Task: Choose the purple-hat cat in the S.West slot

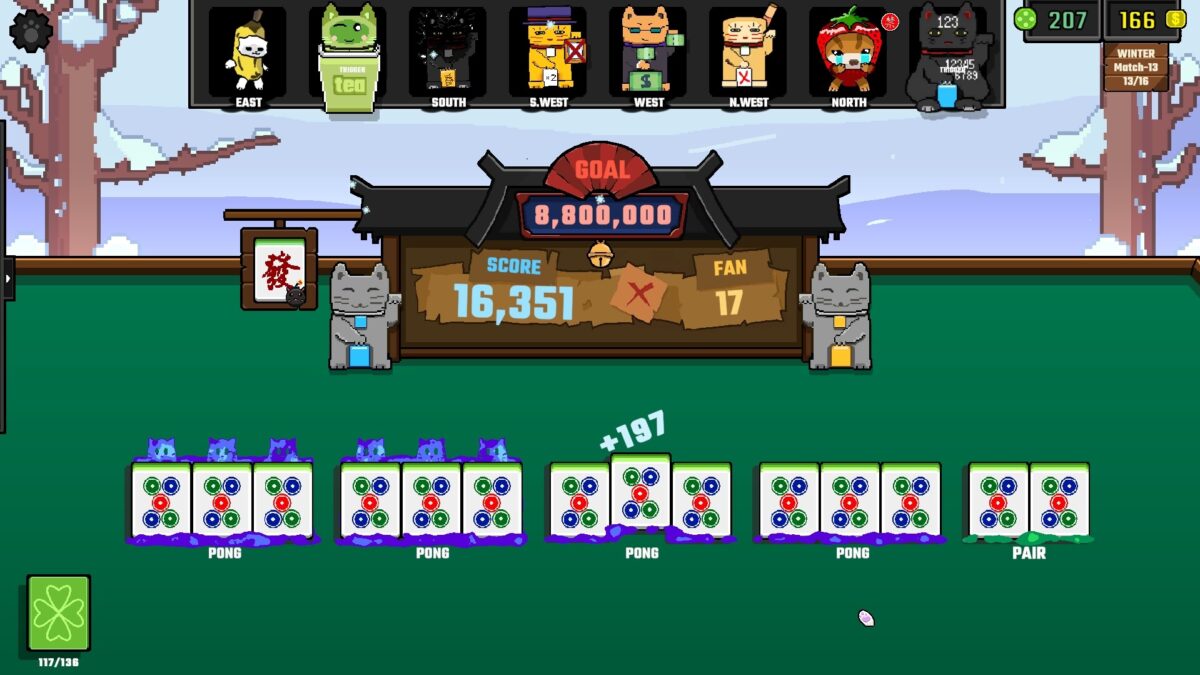Action: tap(547, 52)
